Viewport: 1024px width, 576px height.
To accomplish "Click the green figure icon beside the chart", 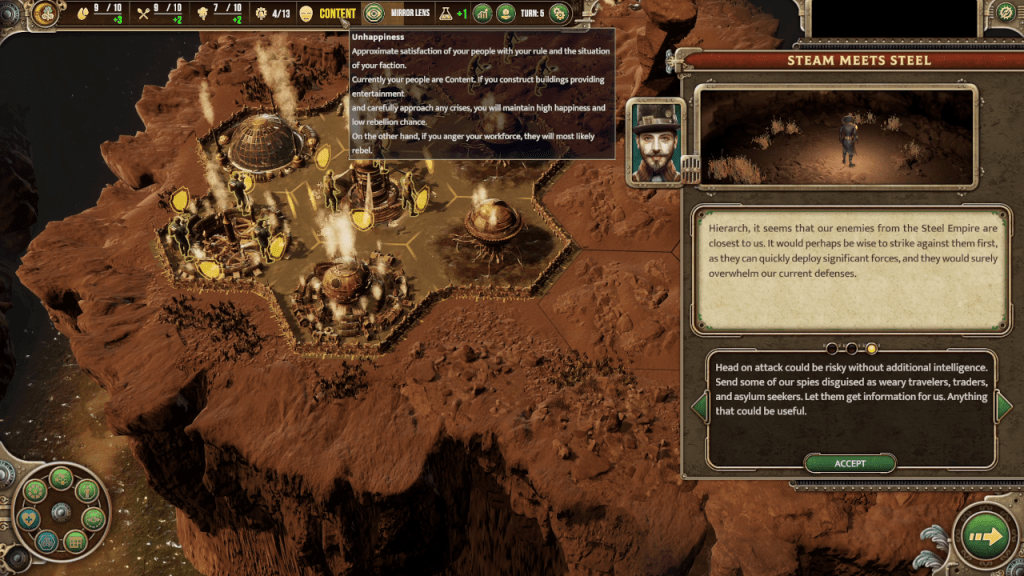I will (506, 14).
